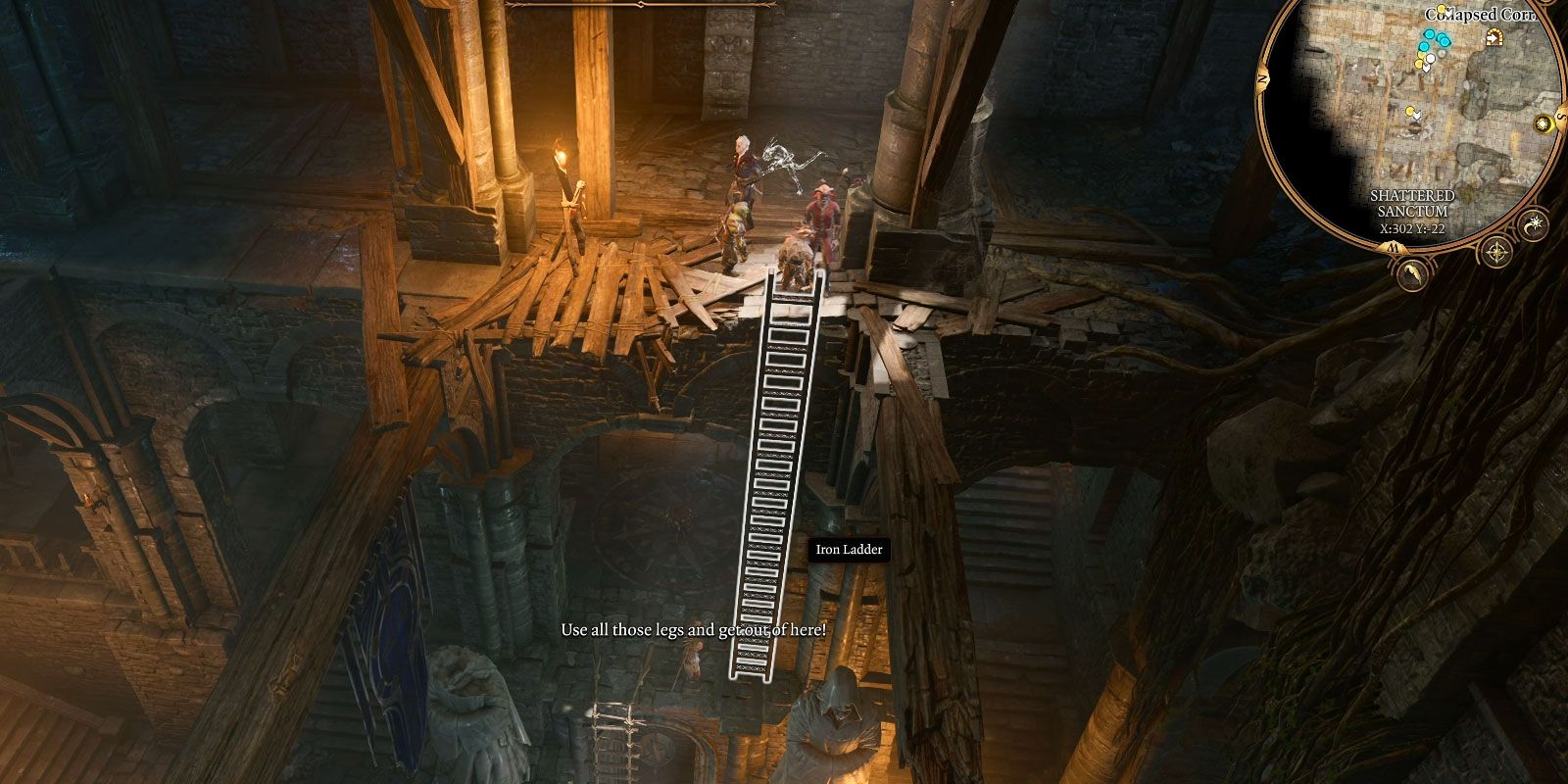The image size is (1568, 784).
Task: Select the glowing golden waypoint marker on the minimap edge
Action: pos(1543,124)
